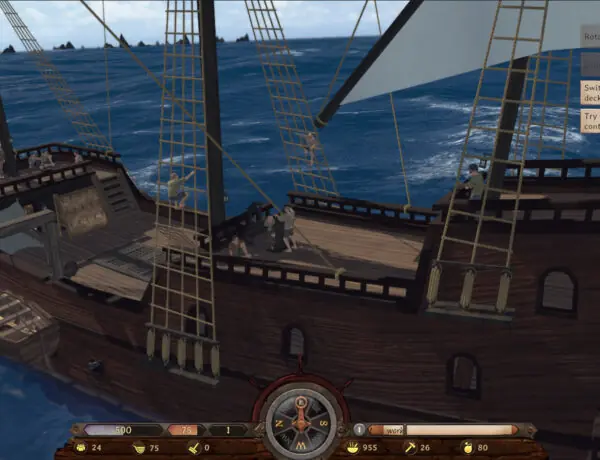Activate the Try controls button
600x460 pixels.
[x=590, y=121]
